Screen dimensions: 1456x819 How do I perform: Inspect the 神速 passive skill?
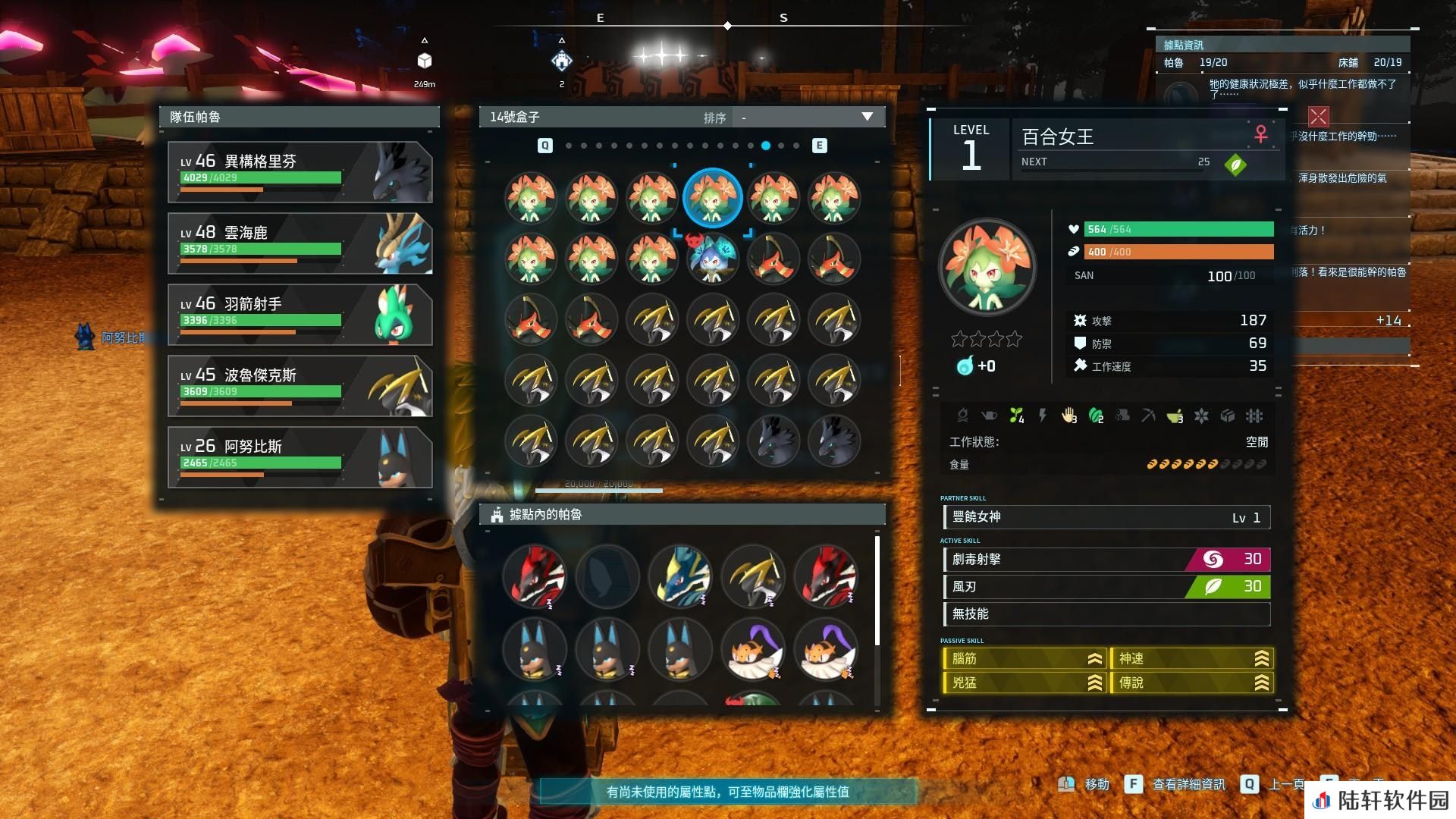(x=1191, y=659)
